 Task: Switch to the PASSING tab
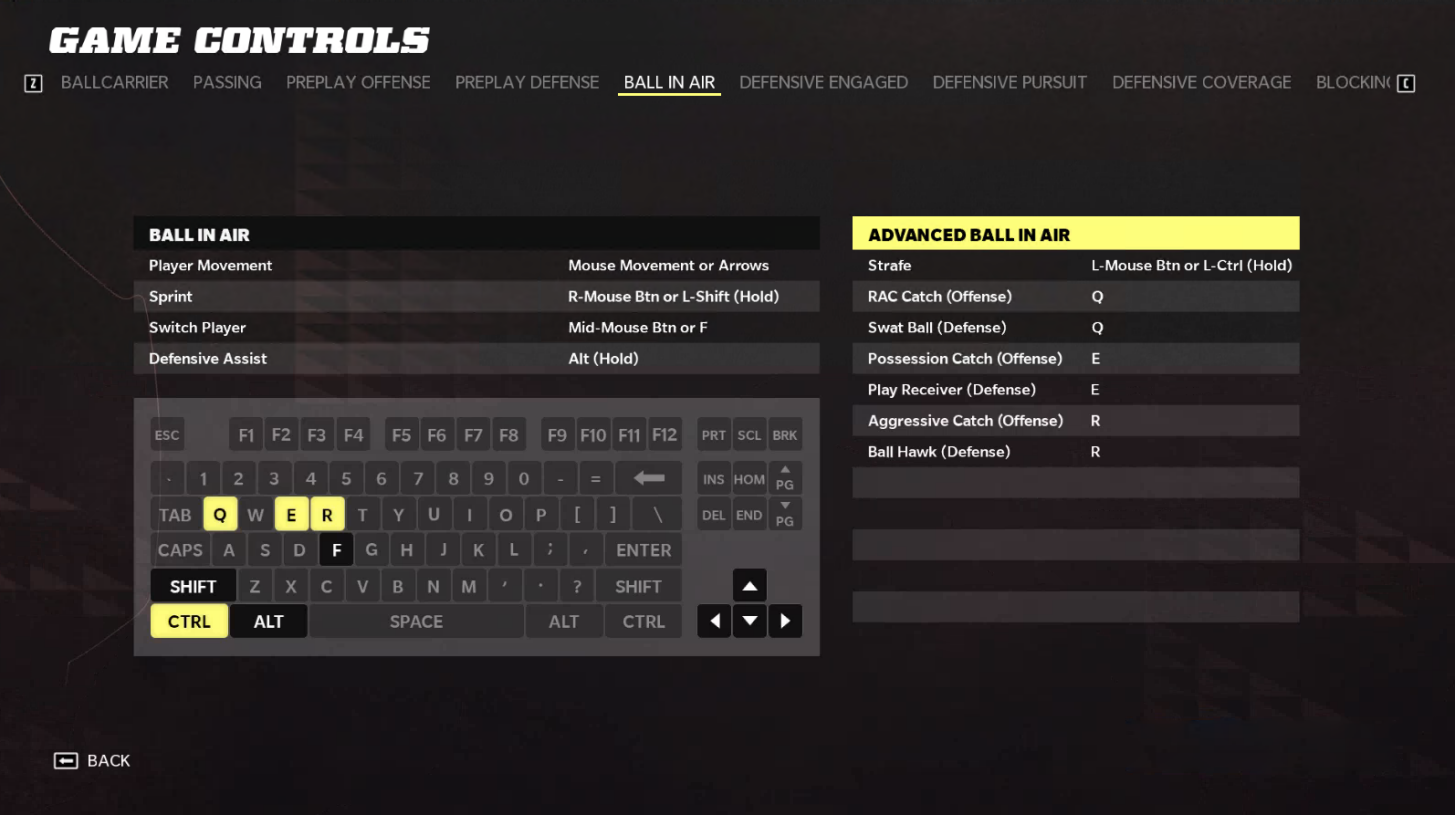[x=227, y=82]
